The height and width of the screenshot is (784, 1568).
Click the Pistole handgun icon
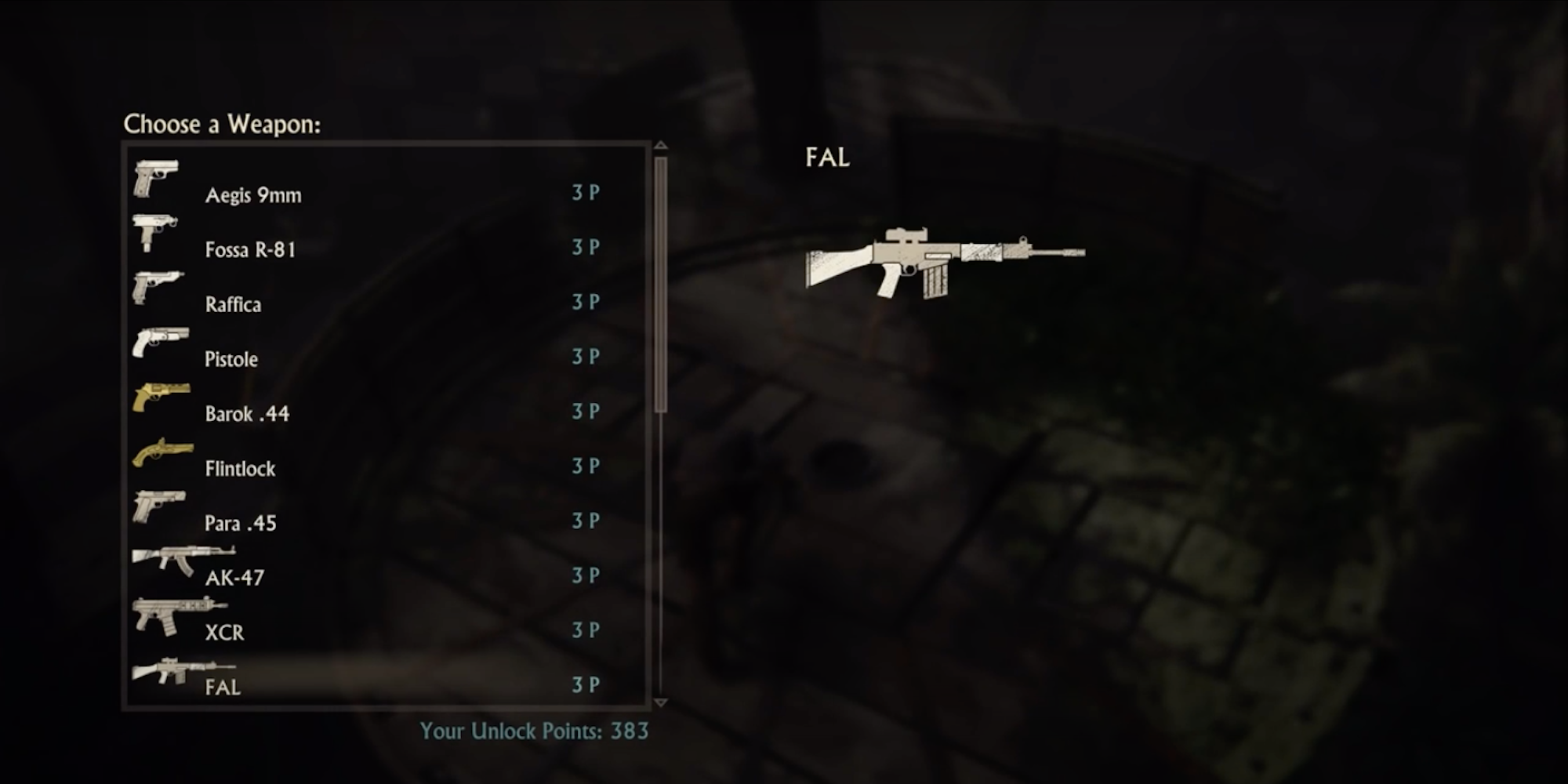click(x=161, y=342)
